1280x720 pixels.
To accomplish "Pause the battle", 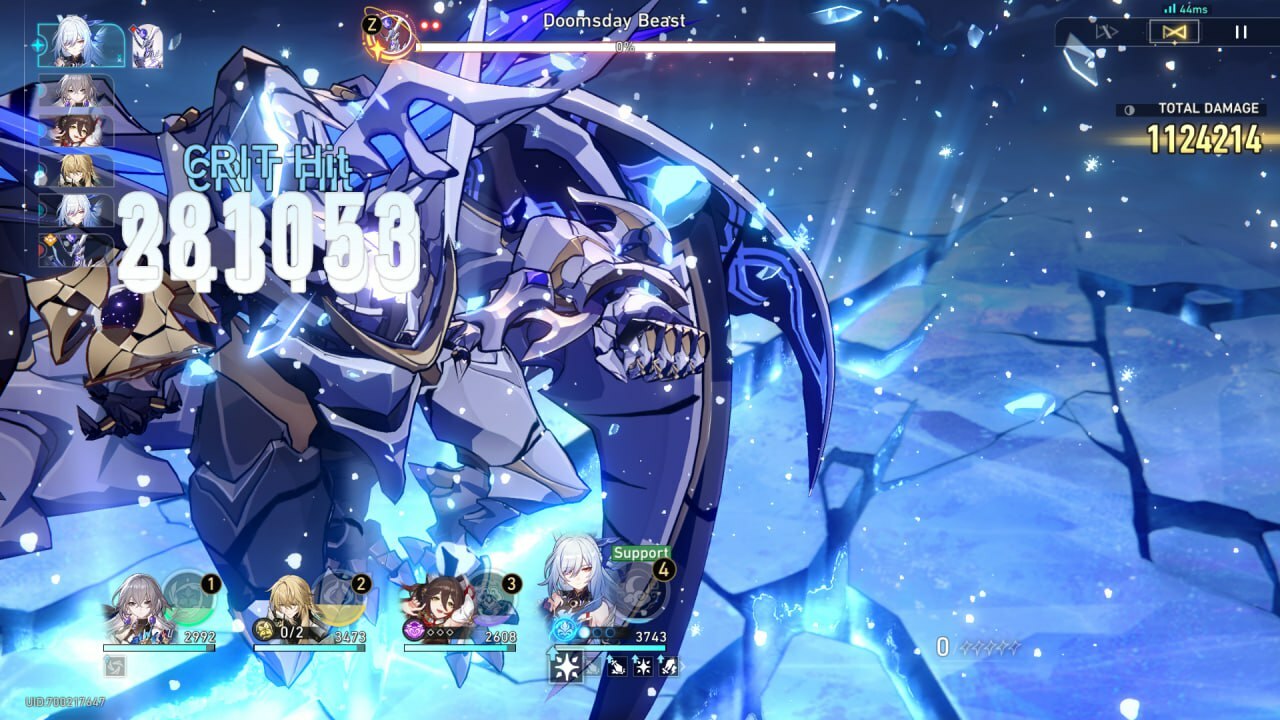I will click(x=1241, y=32).
